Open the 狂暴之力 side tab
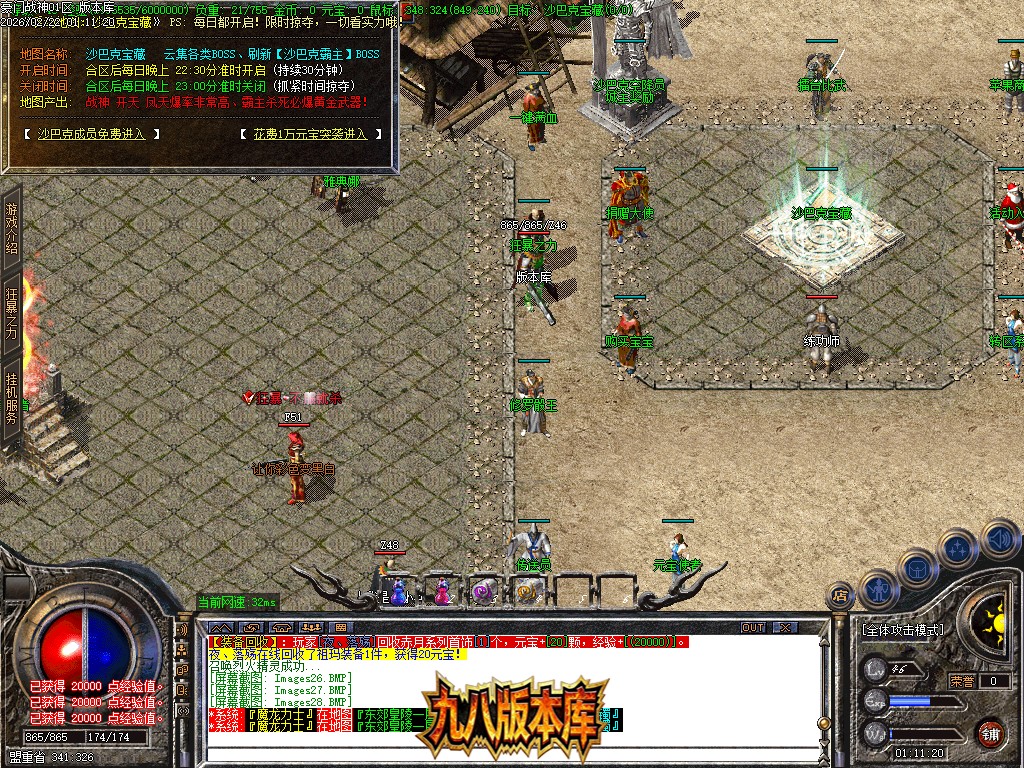This screenshot has height=768, width=1024. point(12,313)
